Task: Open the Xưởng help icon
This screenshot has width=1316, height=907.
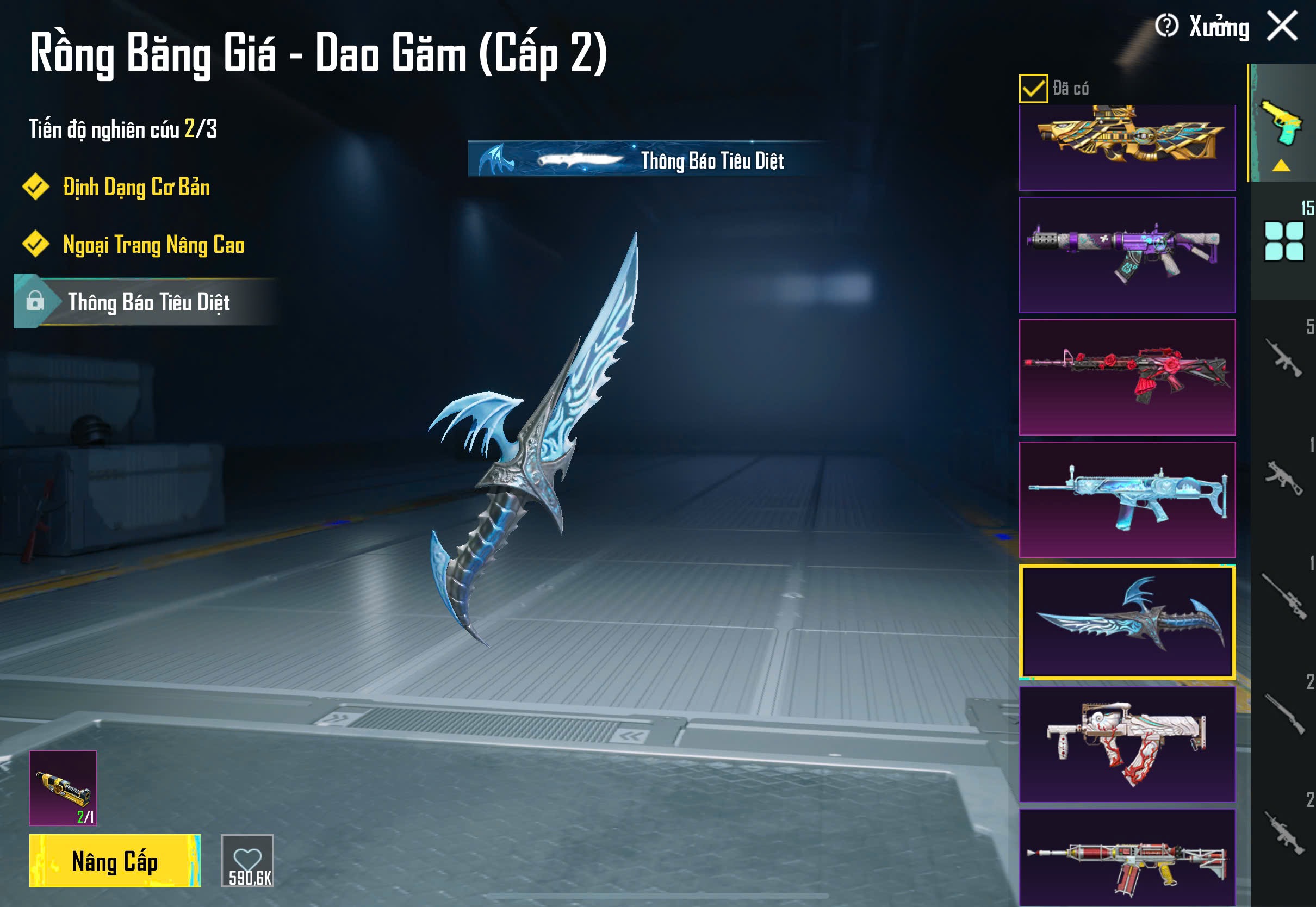Action: click(x=1166, y=26)
